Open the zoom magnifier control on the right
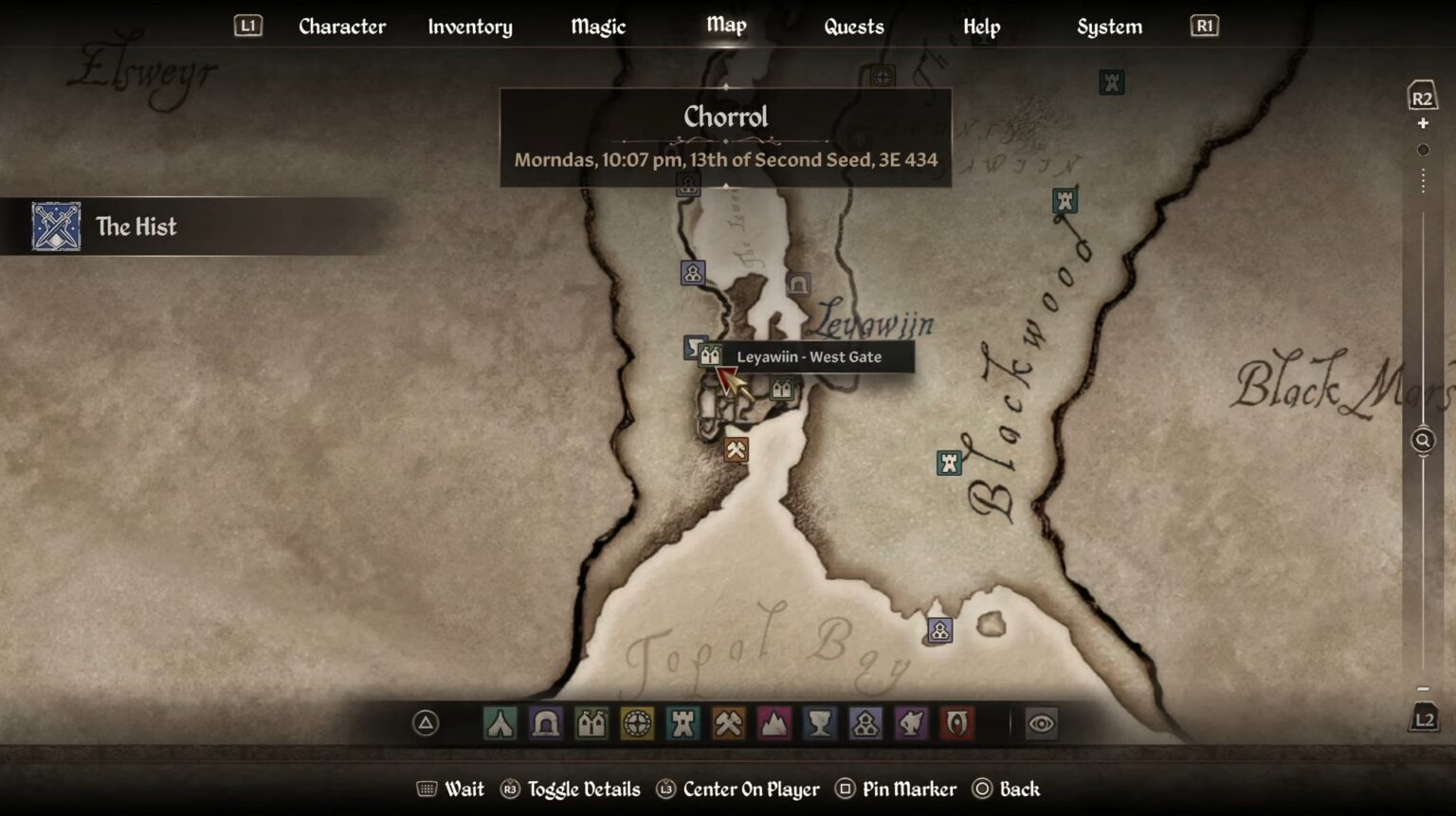 click(x=1421, y=439)
